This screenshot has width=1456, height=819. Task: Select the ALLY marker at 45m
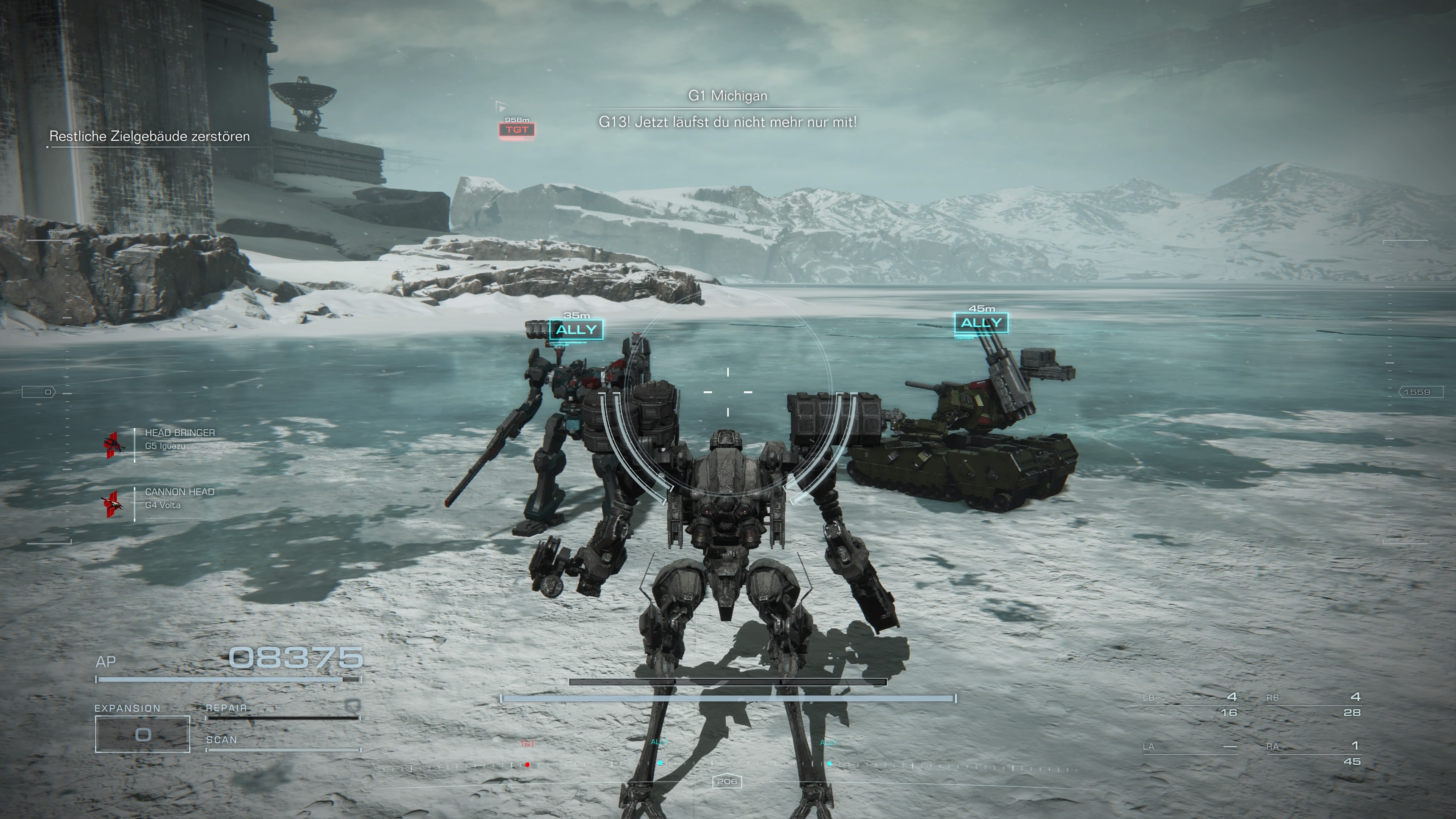pos(981,323)
